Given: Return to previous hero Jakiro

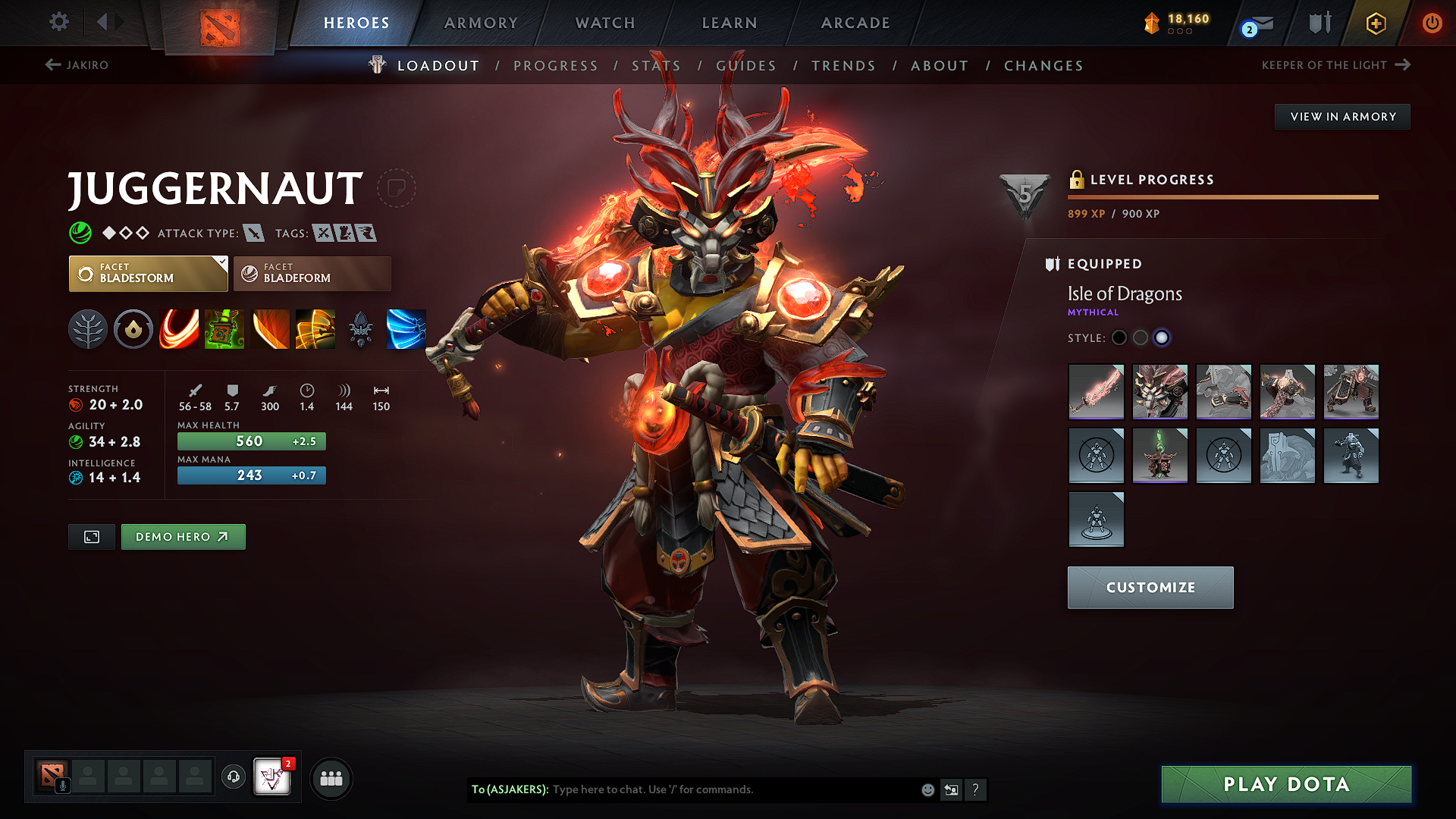Looking at the screenshot, I should [x=77, y=65].
